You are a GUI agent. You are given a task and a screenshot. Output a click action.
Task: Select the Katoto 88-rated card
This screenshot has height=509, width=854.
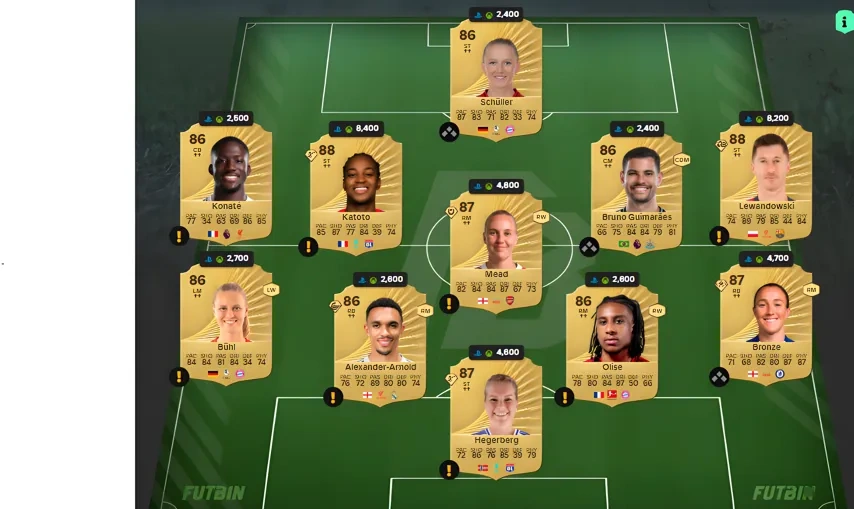click(x=356, y=187)
